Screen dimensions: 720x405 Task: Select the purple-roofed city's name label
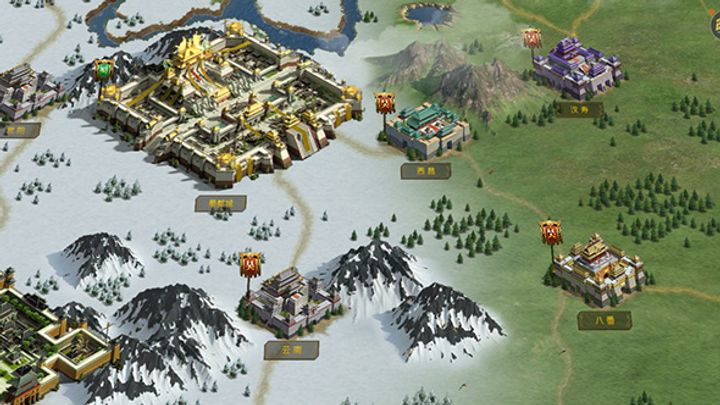(579, 109)
